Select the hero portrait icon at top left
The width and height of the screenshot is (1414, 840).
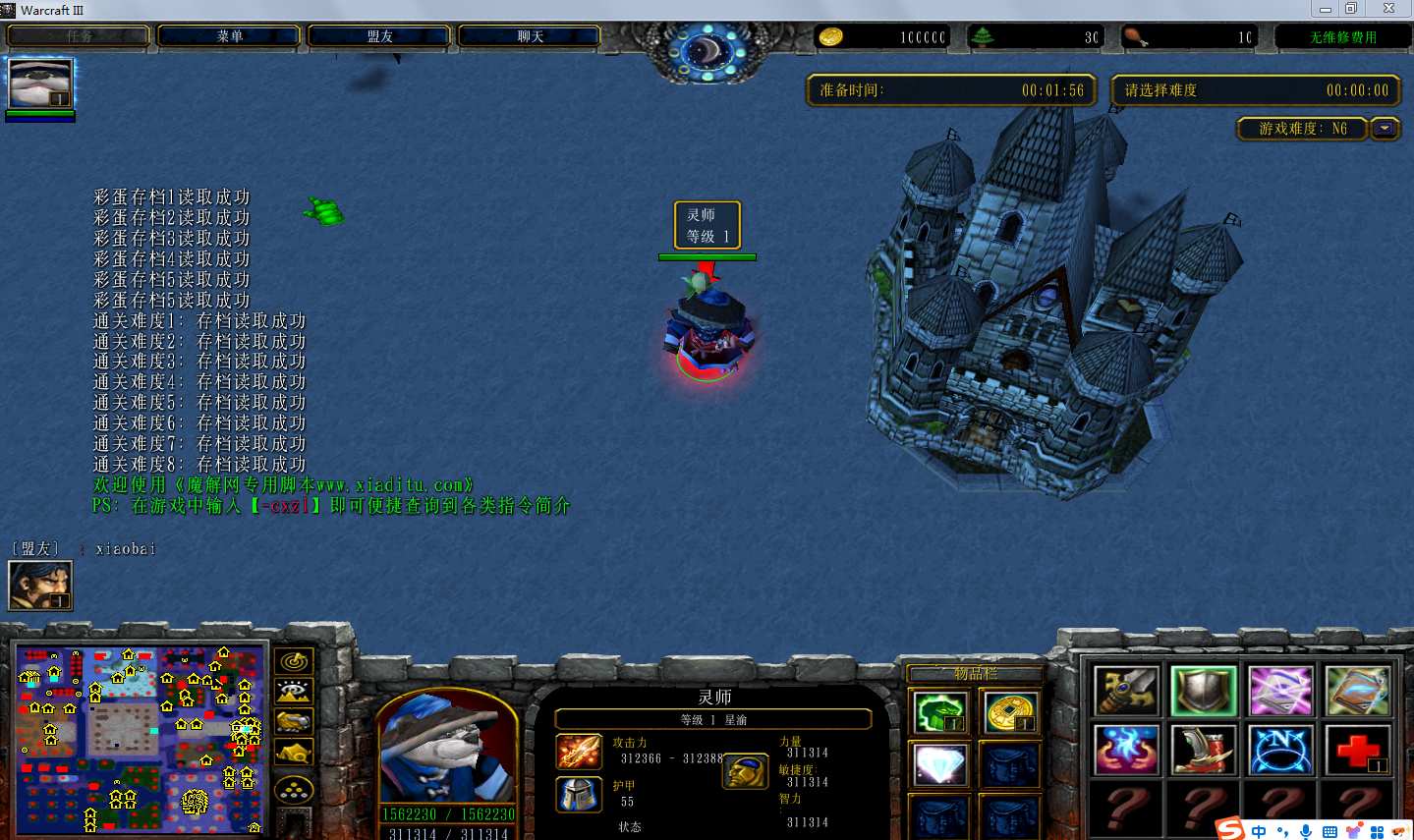[x=40, y=84]
